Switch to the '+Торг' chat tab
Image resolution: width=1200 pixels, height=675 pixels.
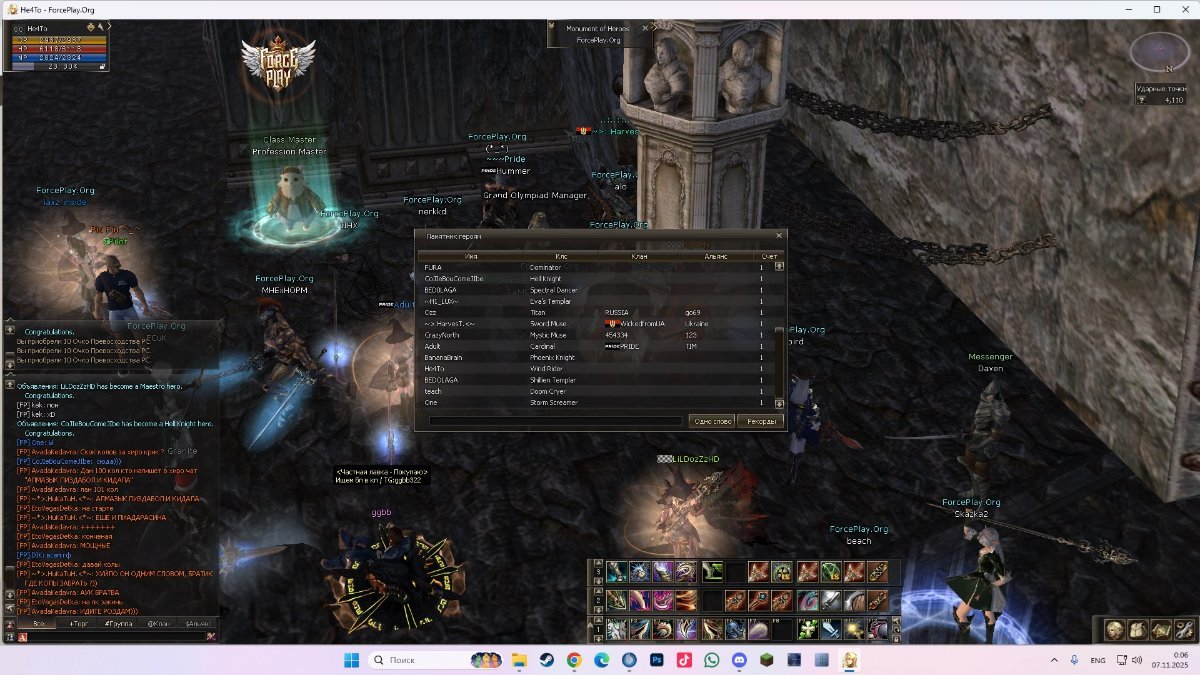coord(78,623)
